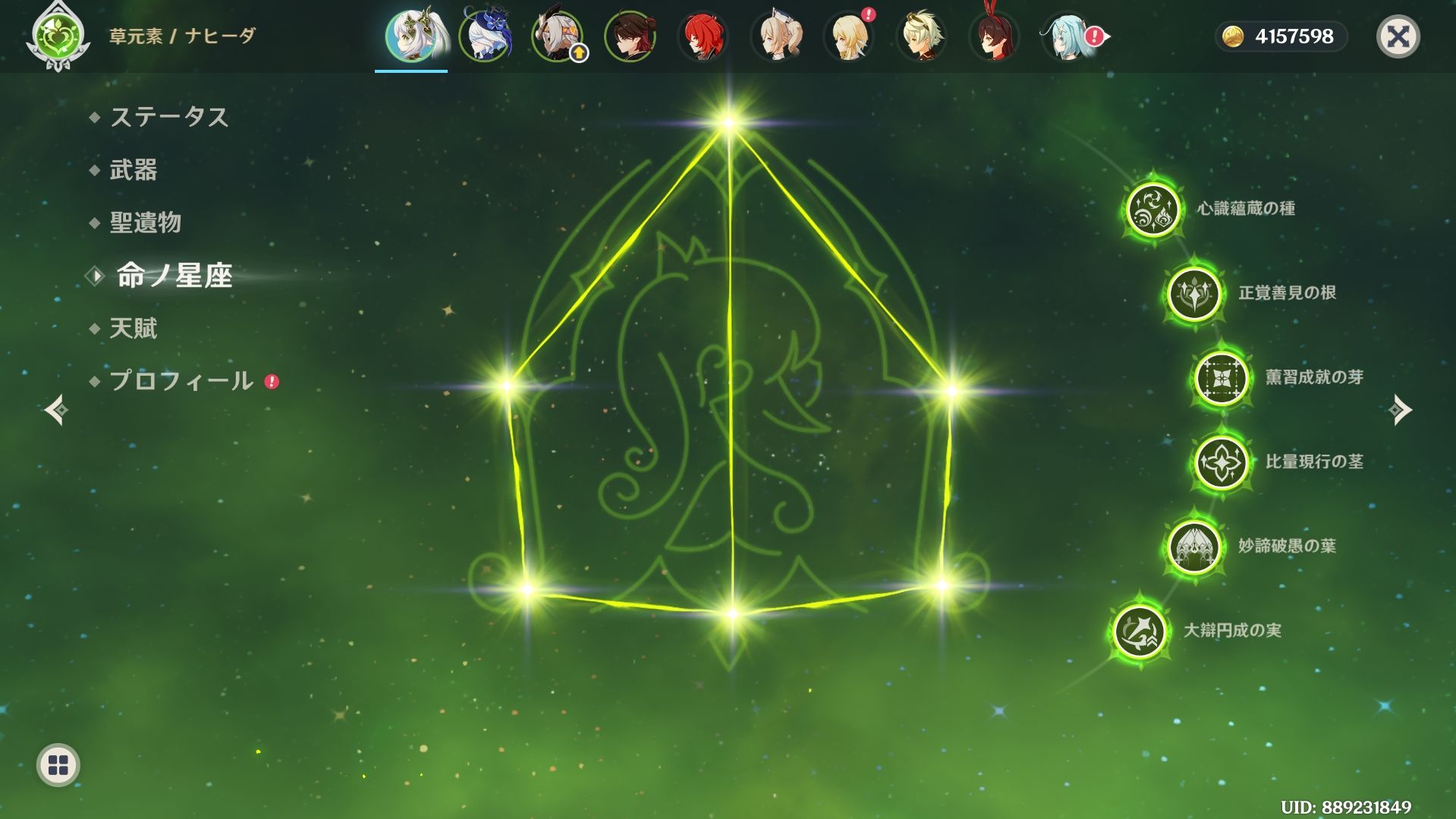The image size is (1456, 819).
Task: Select the 命ノ星座 menu entry
Action: click(x=174, y=276)
